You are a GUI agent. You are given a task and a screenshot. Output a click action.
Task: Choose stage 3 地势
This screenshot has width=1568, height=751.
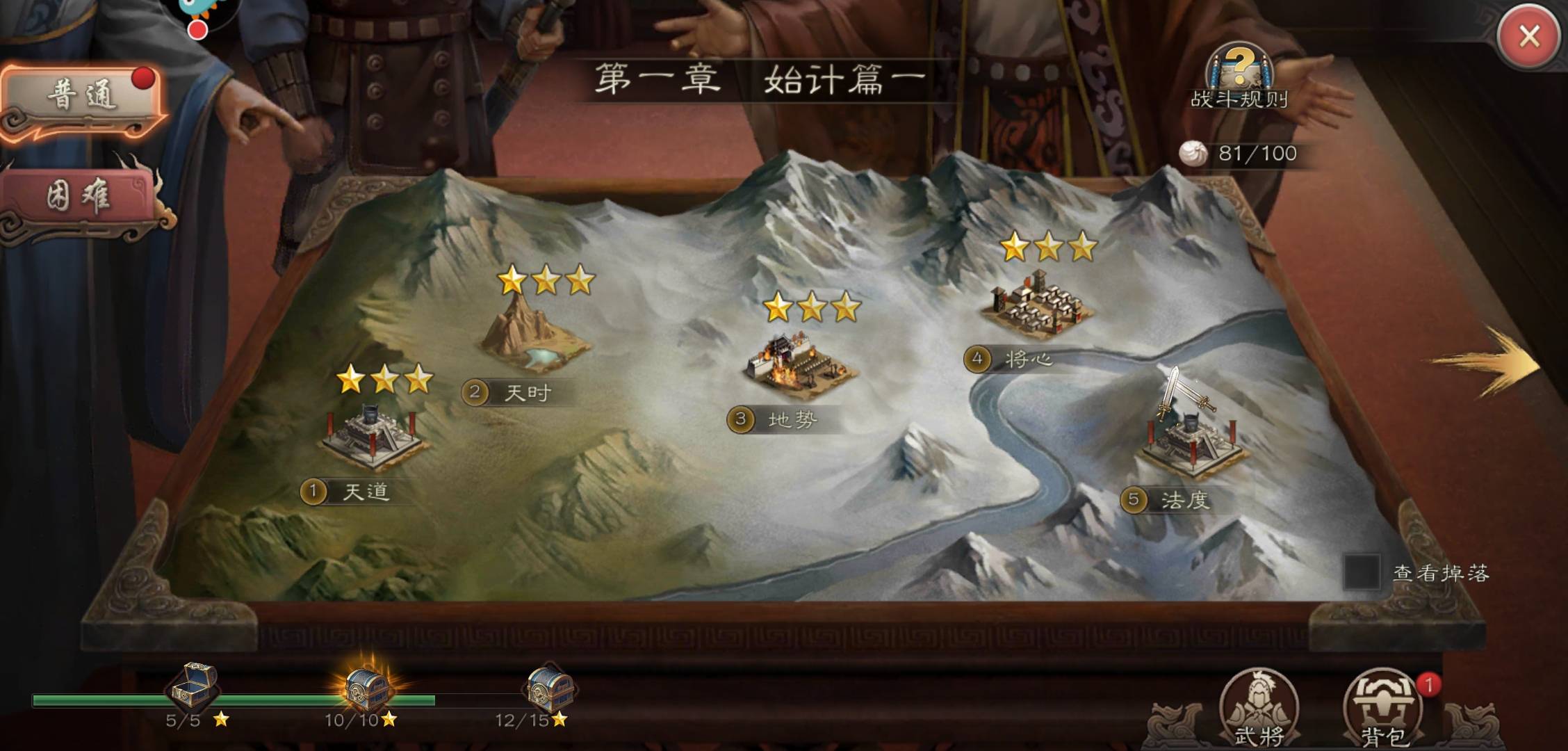(x=800, y=366)
